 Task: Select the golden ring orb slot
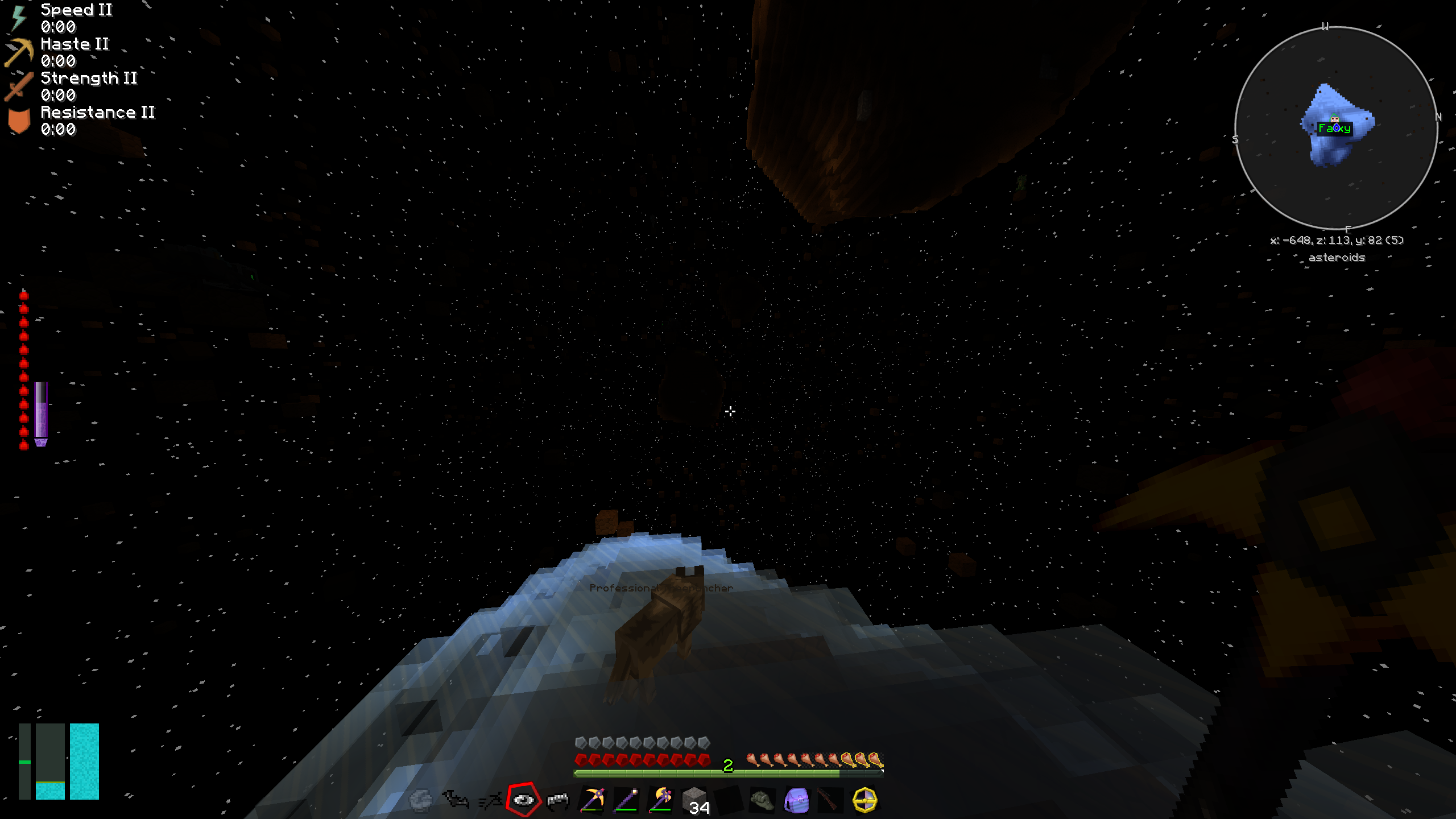864,800
